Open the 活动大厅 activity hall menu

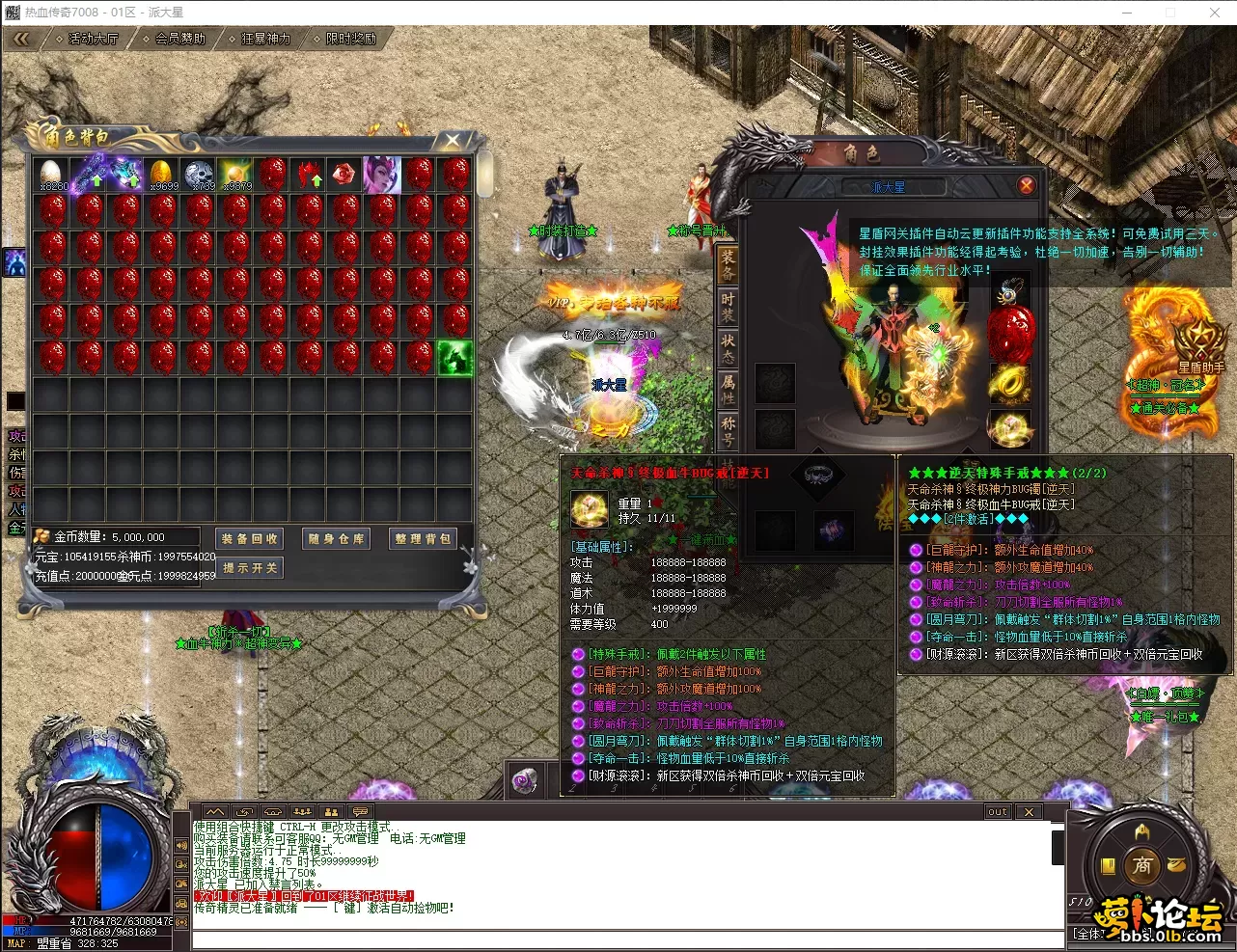click(92, 39)
